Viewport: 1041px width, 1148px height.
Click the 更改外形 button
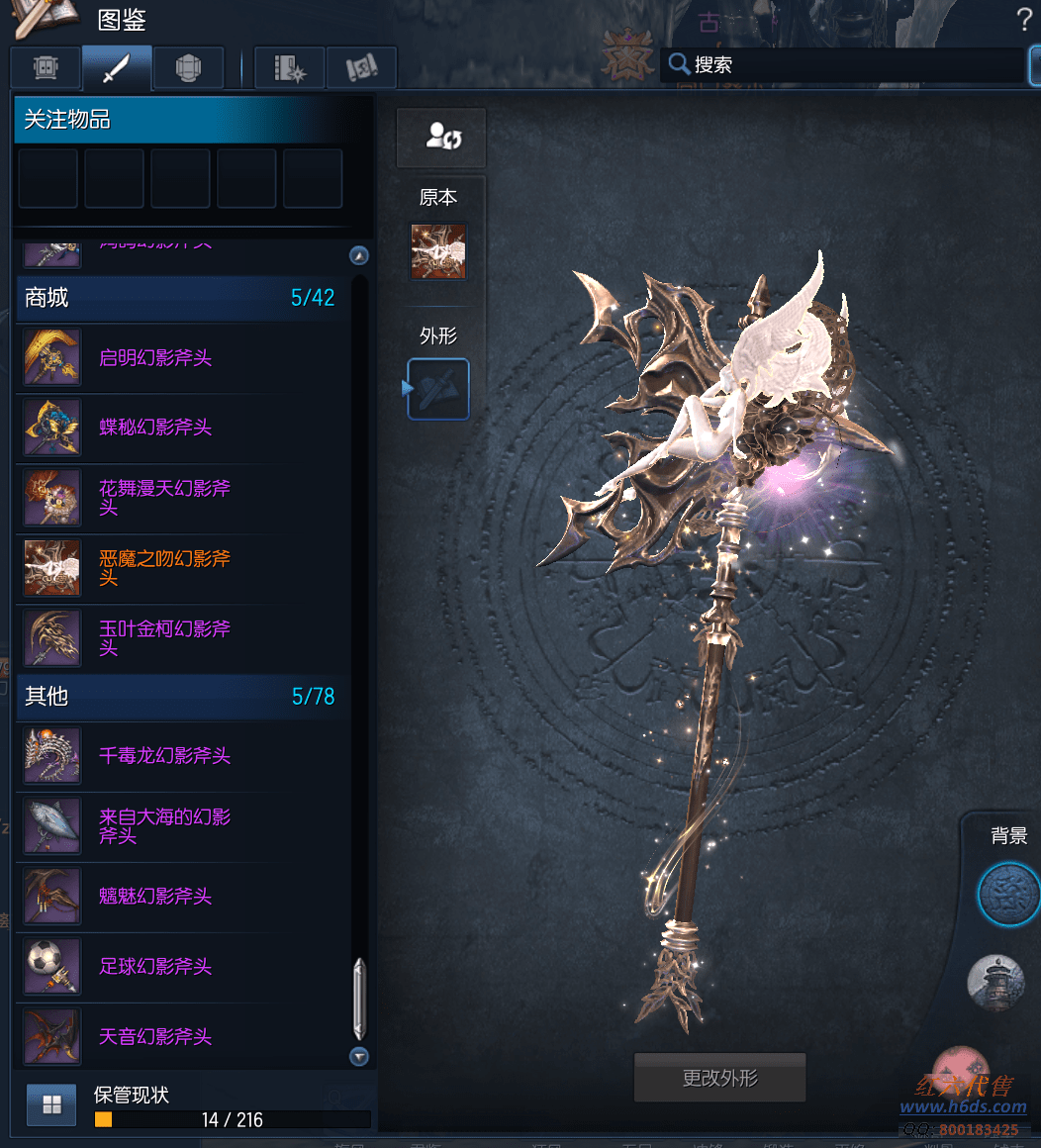pyautogui.click(x=719, y=1078)
